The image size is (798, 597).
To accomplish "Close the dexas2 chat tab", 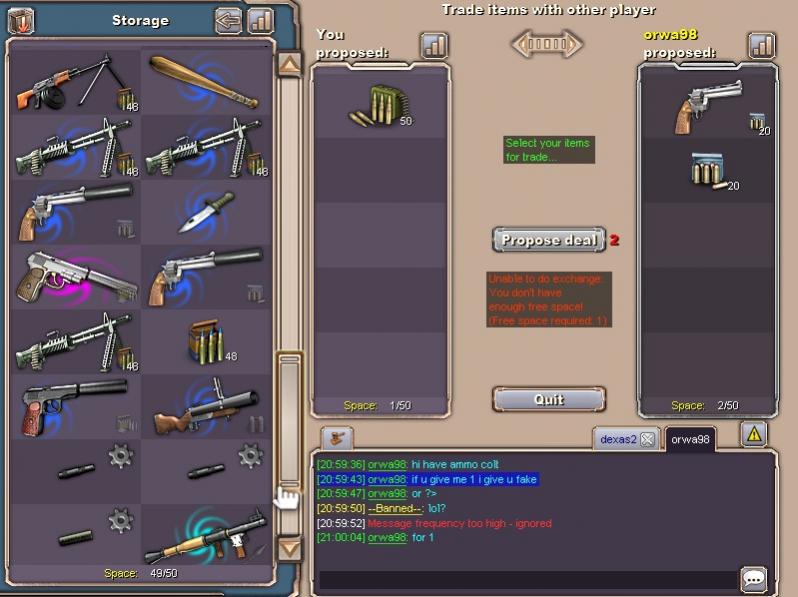I will 647,439.
